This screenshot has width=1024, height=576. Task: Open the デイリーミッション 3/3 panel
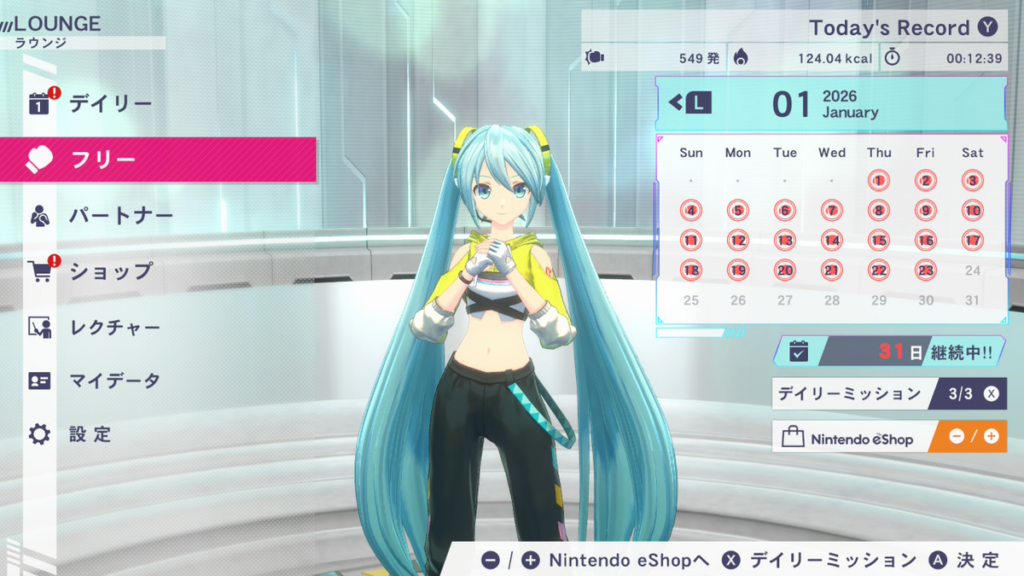click(890, 393)
